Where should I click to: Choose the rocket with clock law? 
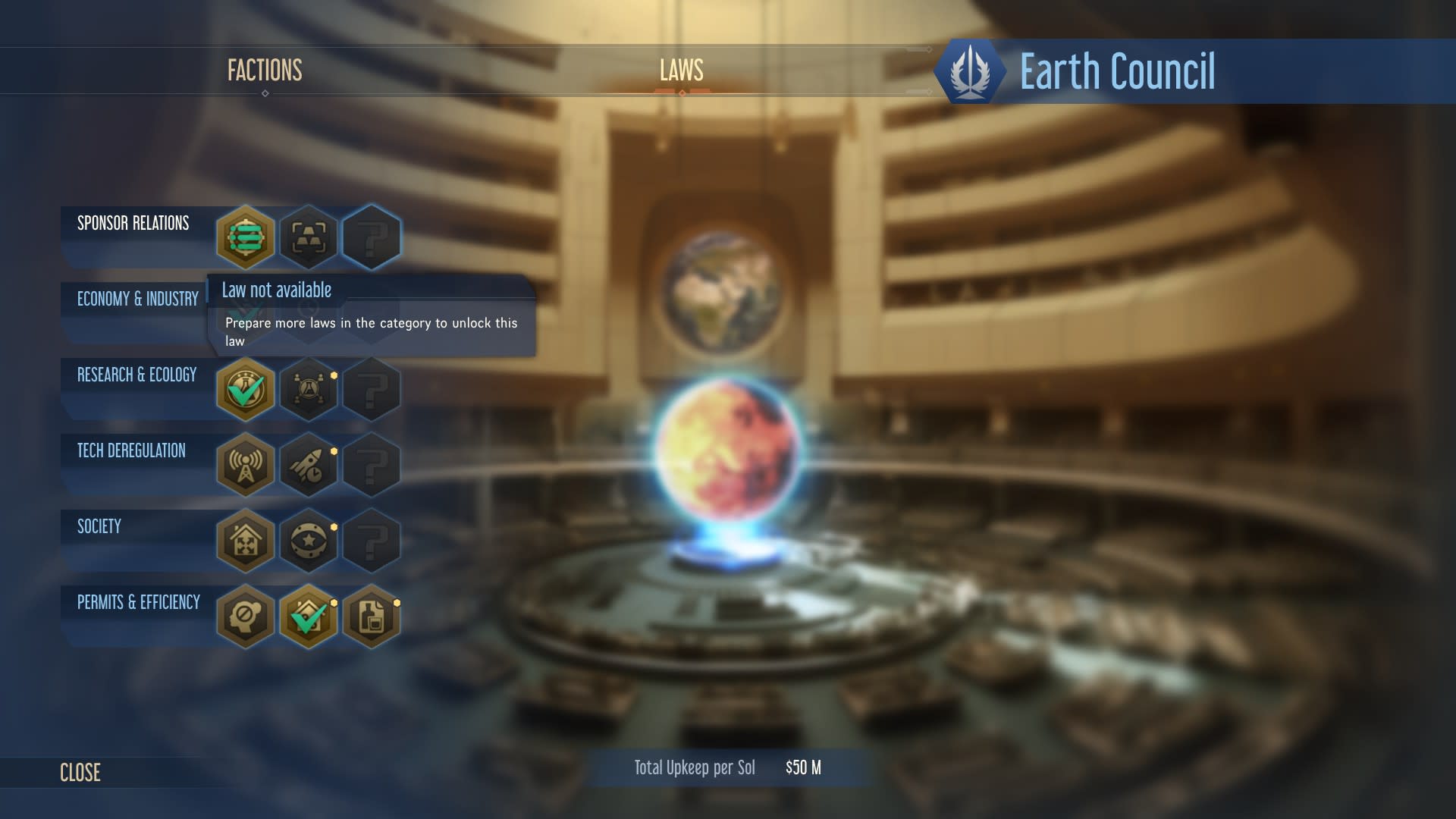[309, 465]
